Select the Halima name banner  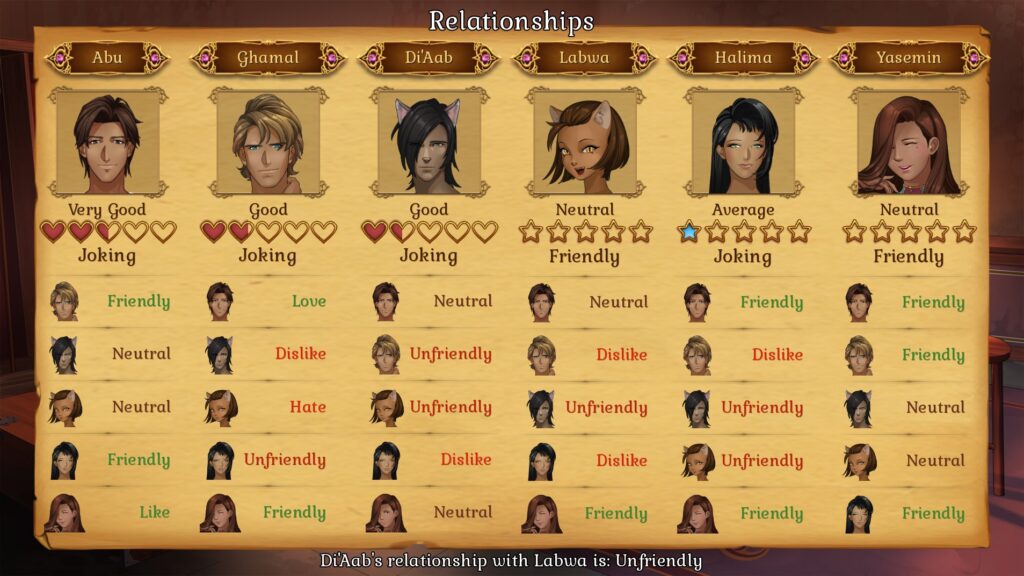click(x=743, y=57)
